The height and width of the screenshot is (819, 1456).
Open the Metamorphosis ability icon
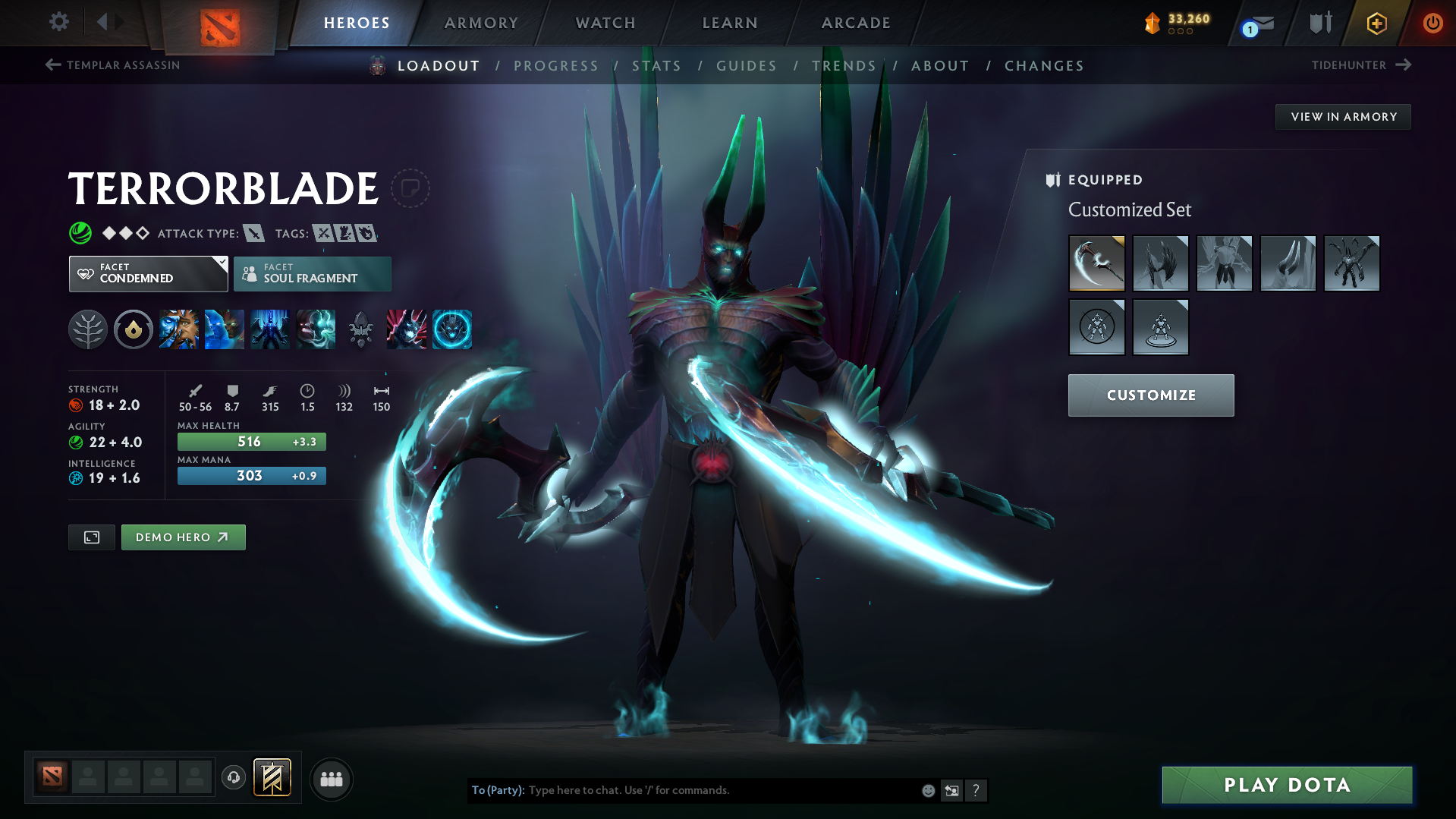(x=269, y=329)
